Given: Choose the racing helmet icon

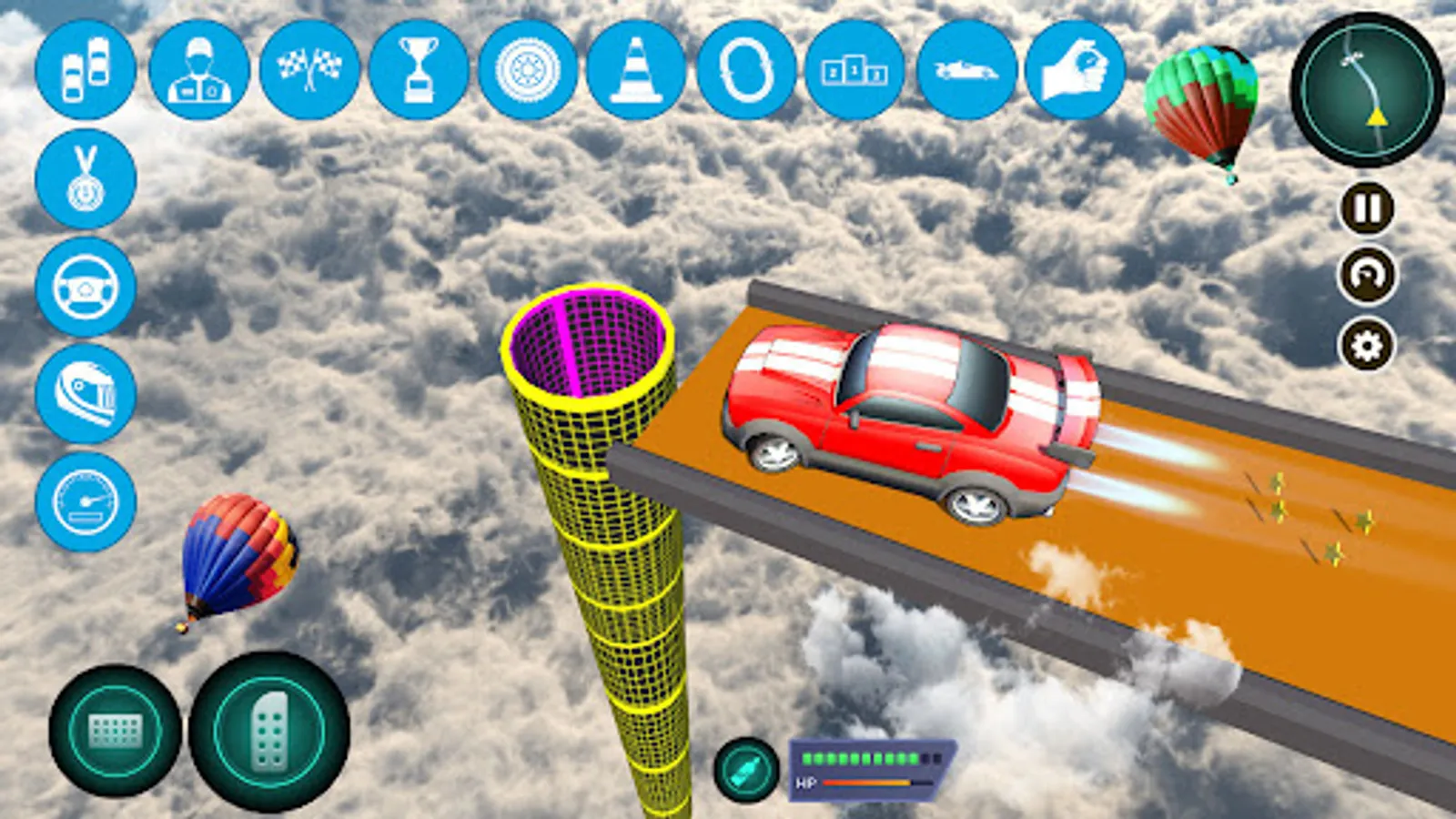Looking at the screenshot, I should click(86, 394).
